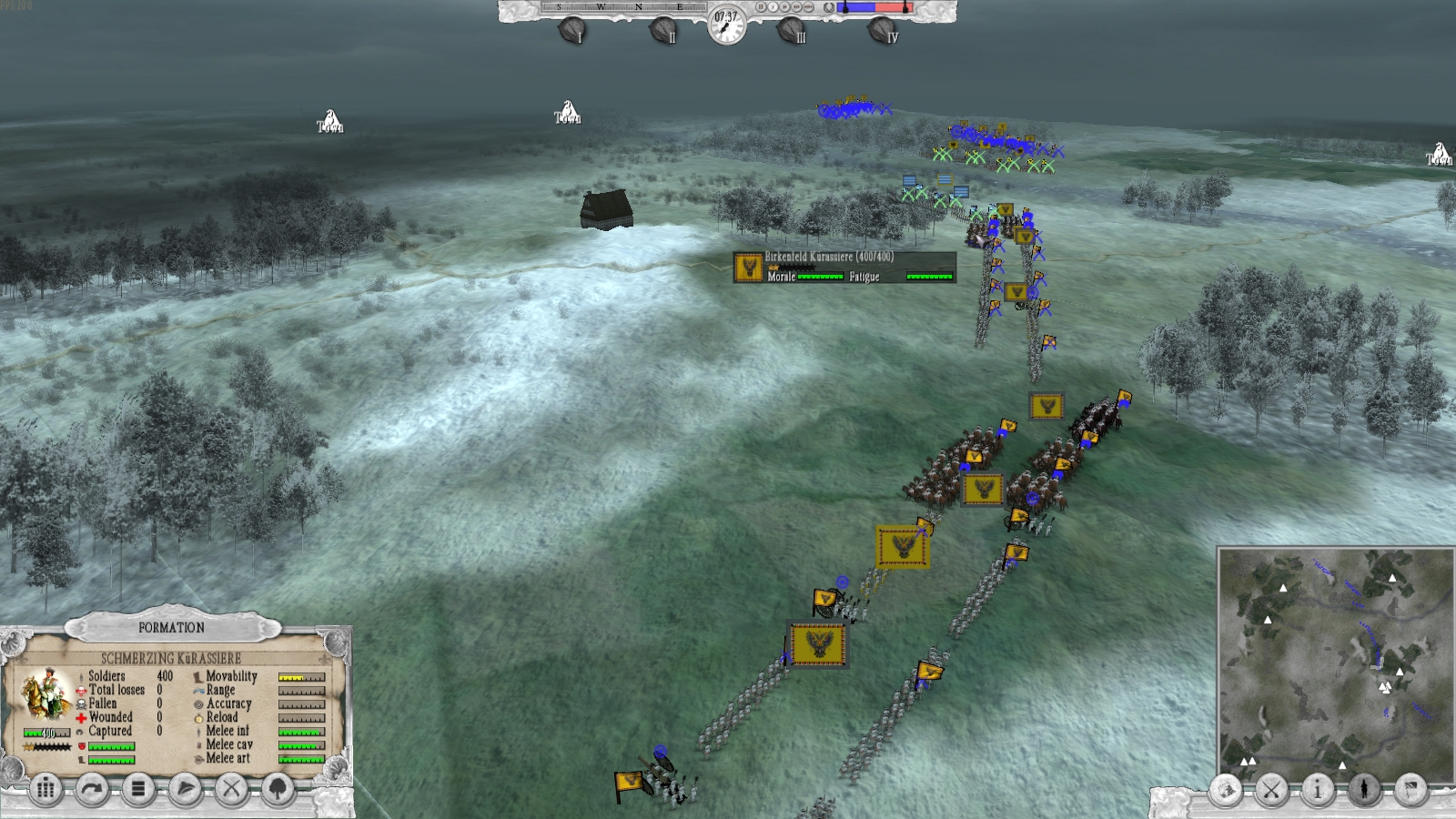Select Corps I dial on the top bar

[x=573, y=28]
